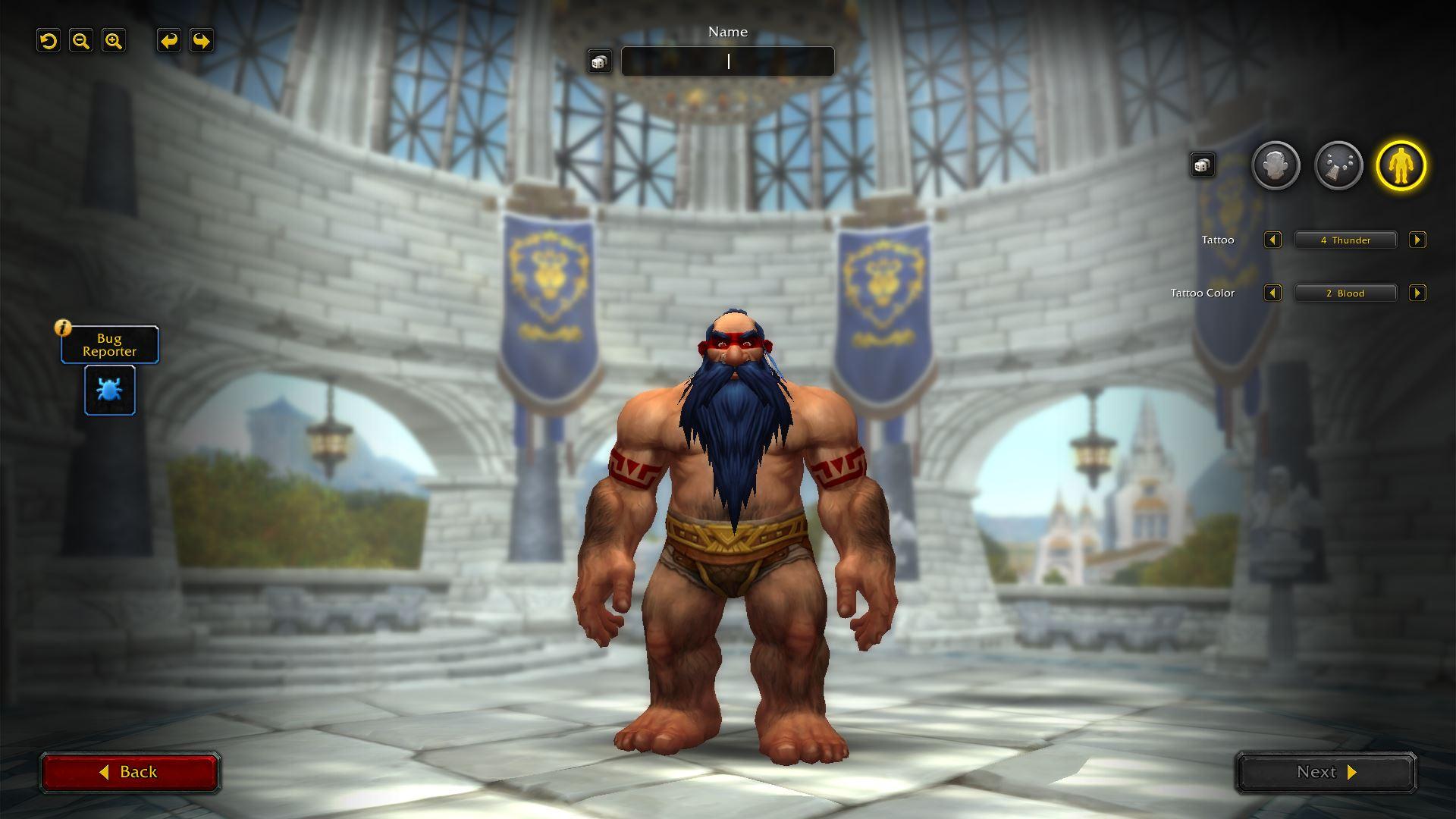1456x819 pixels.
Task: Open the hair and accessories customization category
Action: click(x=1338, y=165)
